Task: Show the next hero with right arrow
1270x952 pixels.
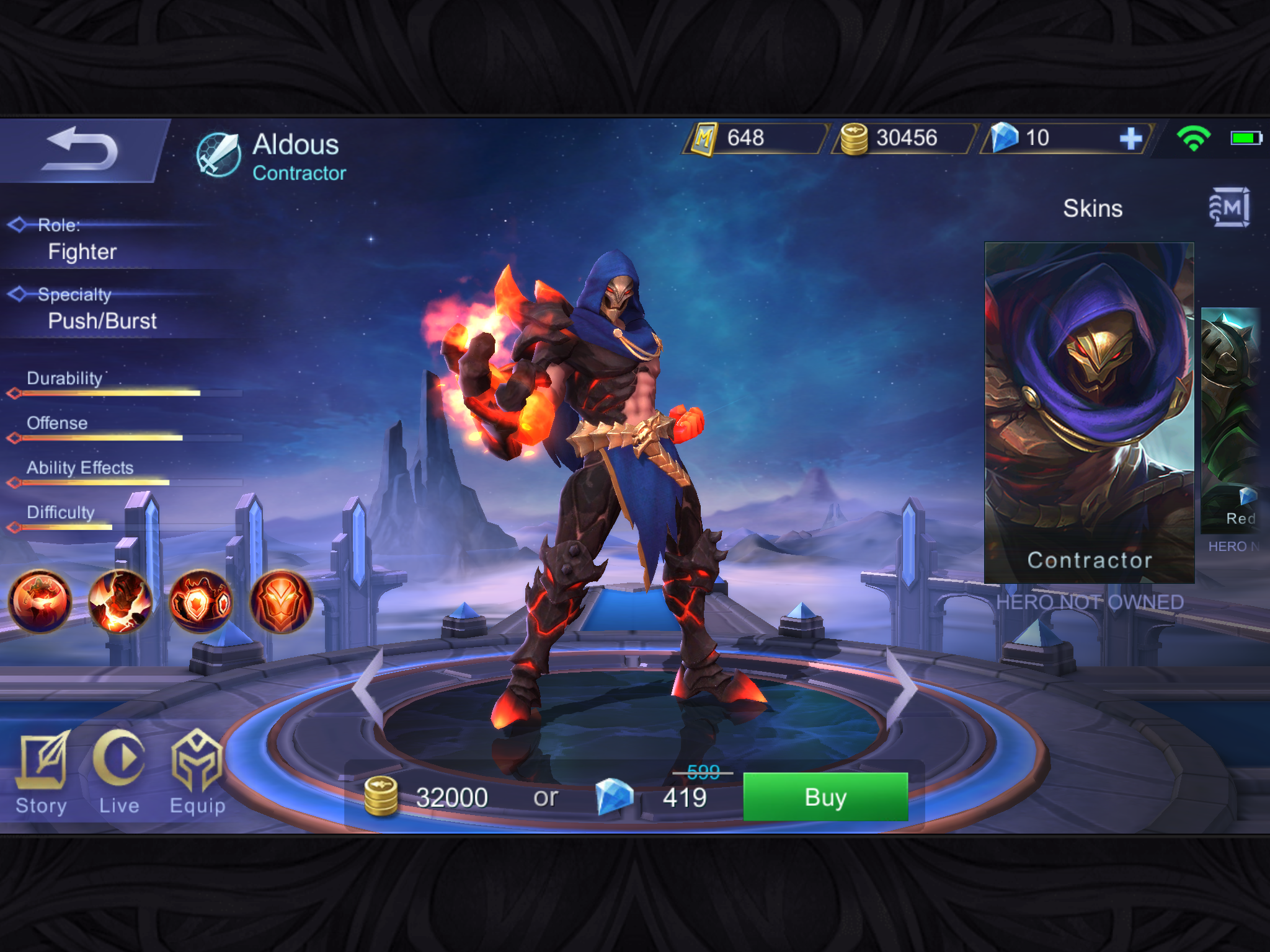Action: [x=902, y=687]
